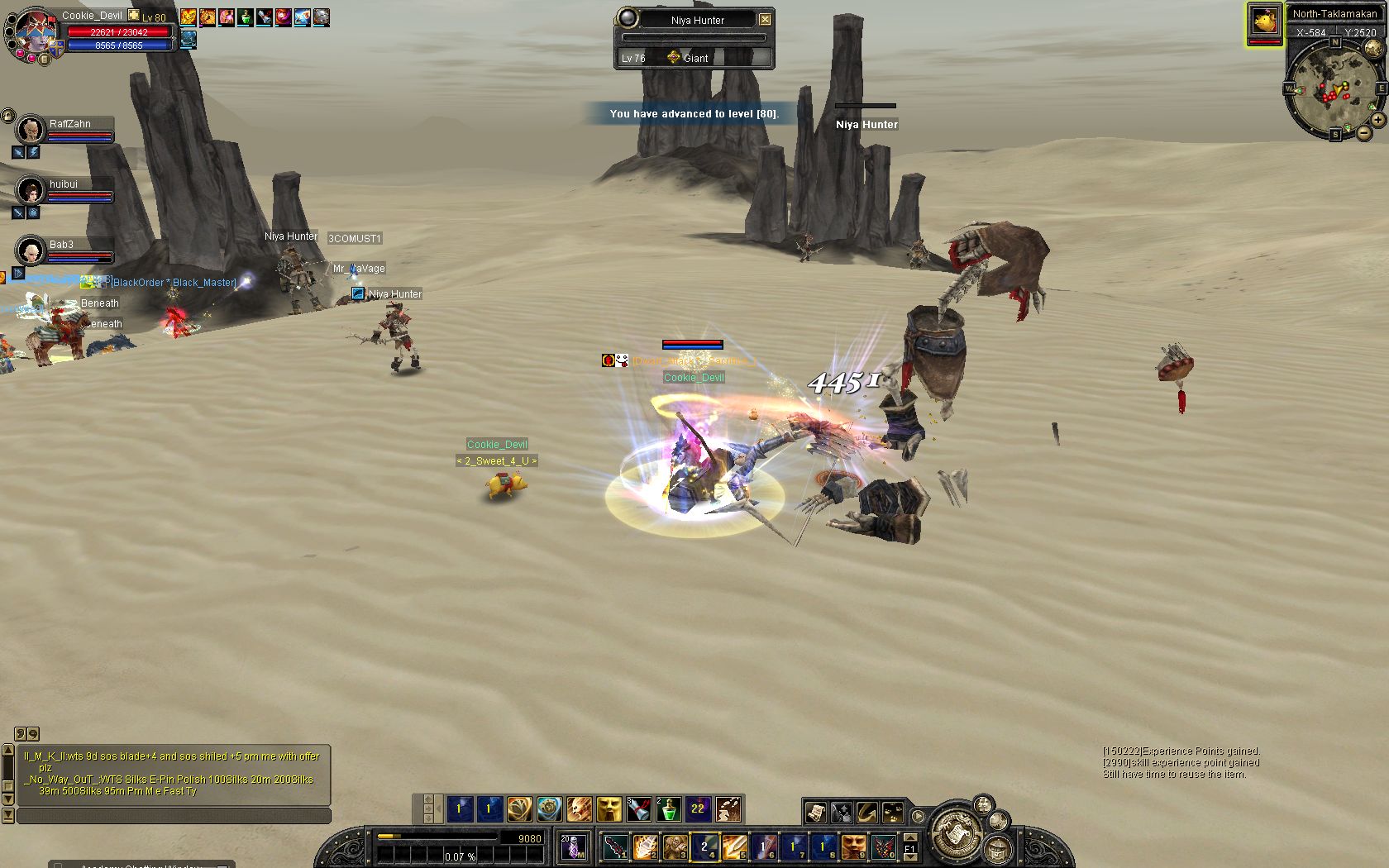Open the scroll action menu icon

point(815,813)
